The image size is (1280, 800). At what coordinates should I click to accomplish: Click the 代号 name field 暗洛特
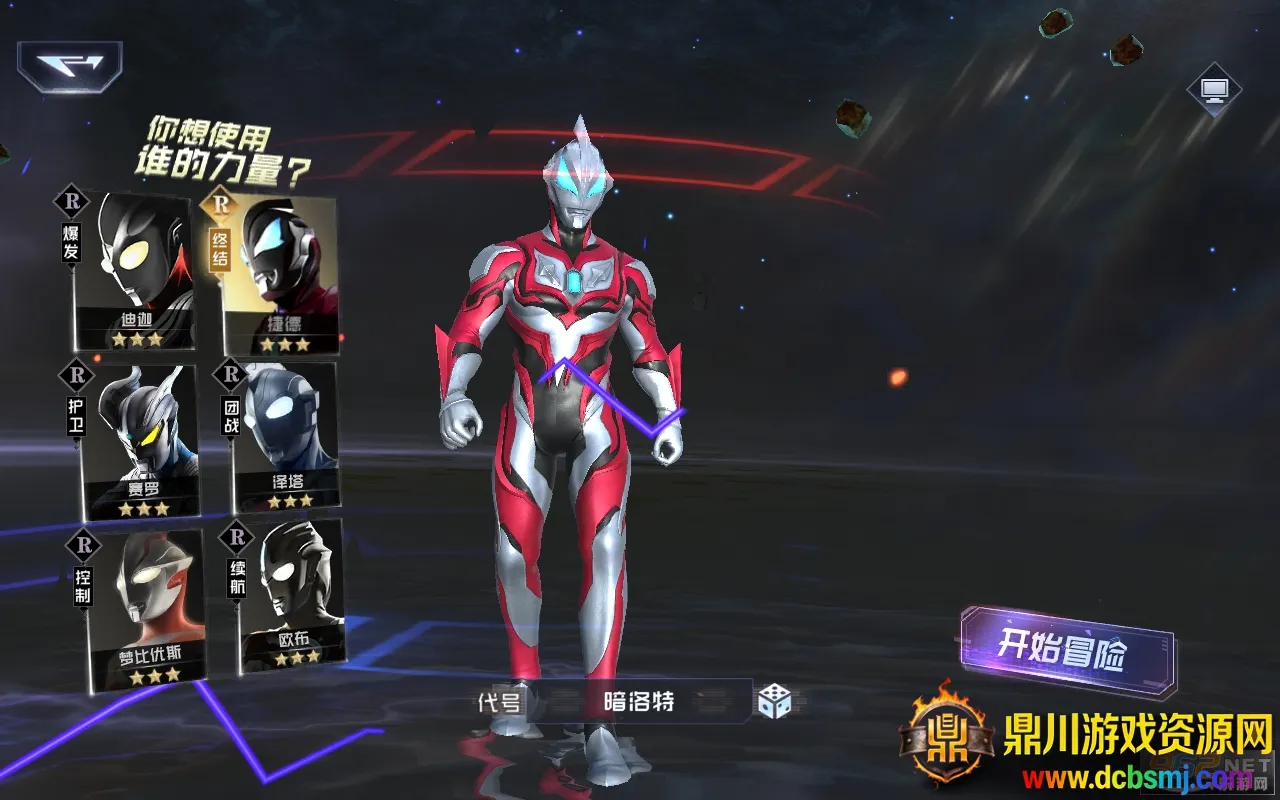pos(640,702)
